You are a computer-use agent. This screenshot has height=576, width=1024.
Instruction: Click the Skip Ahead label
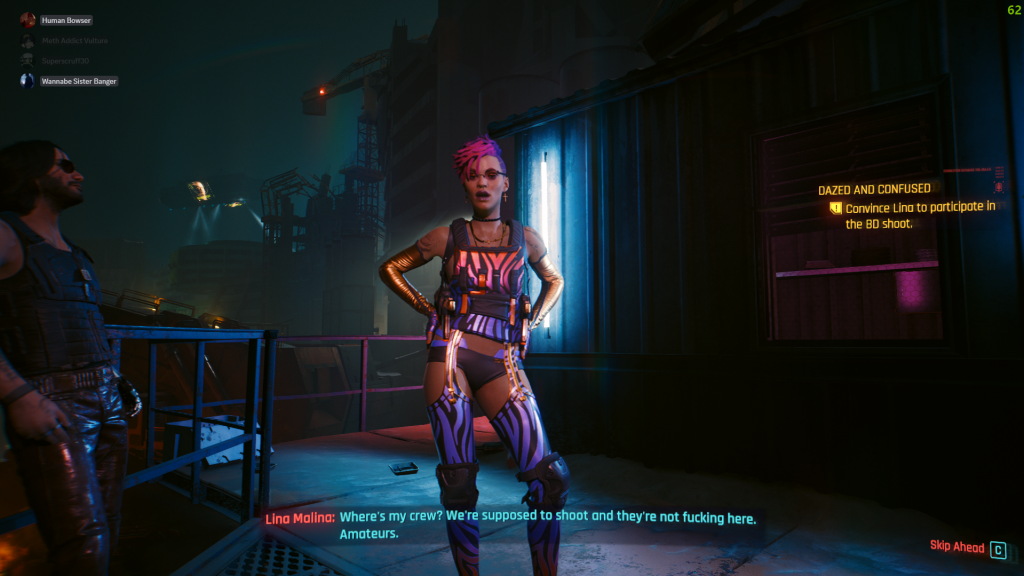click(957, 548)
